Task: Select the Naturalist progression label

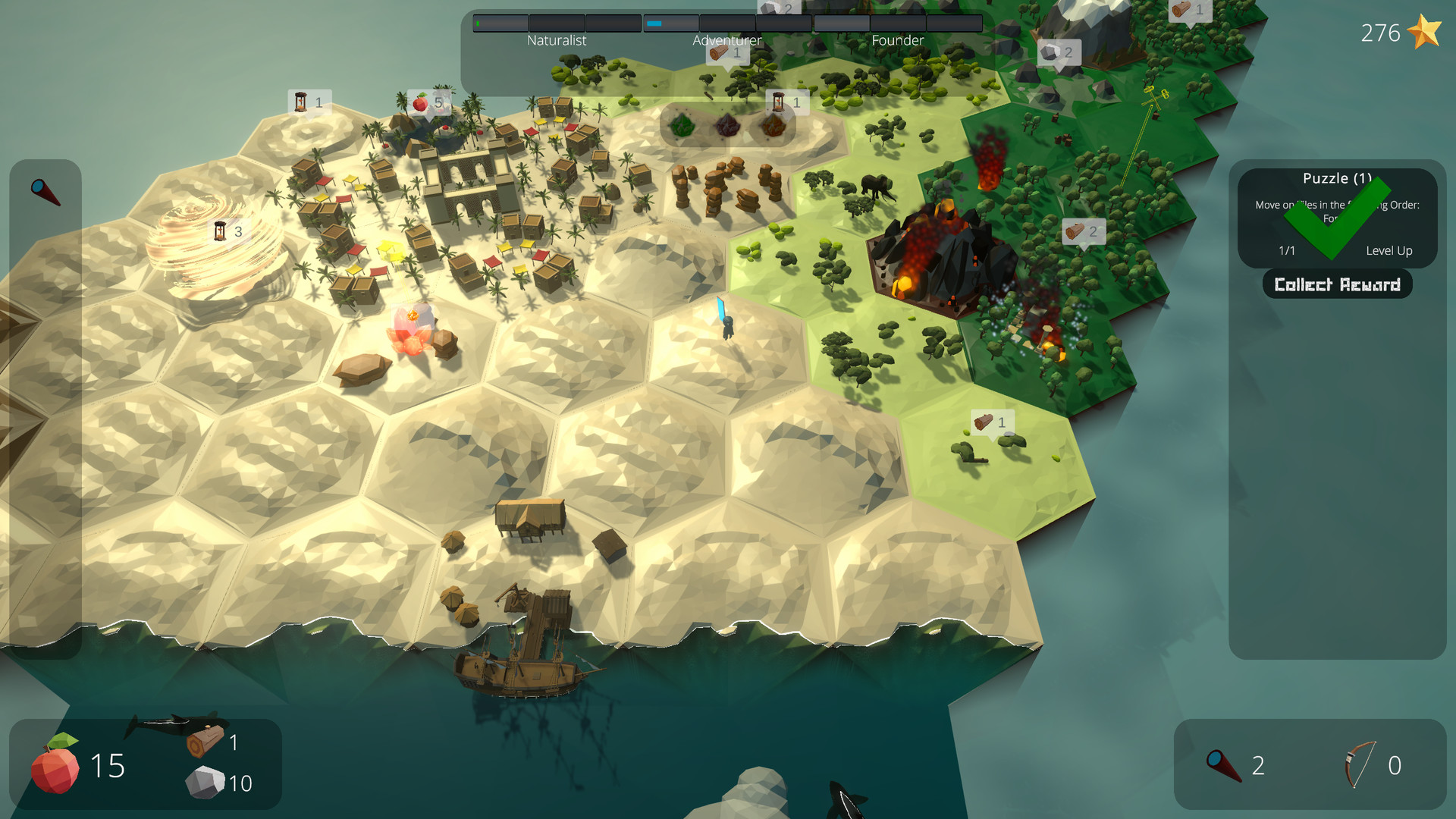Action: coord(557,40)
